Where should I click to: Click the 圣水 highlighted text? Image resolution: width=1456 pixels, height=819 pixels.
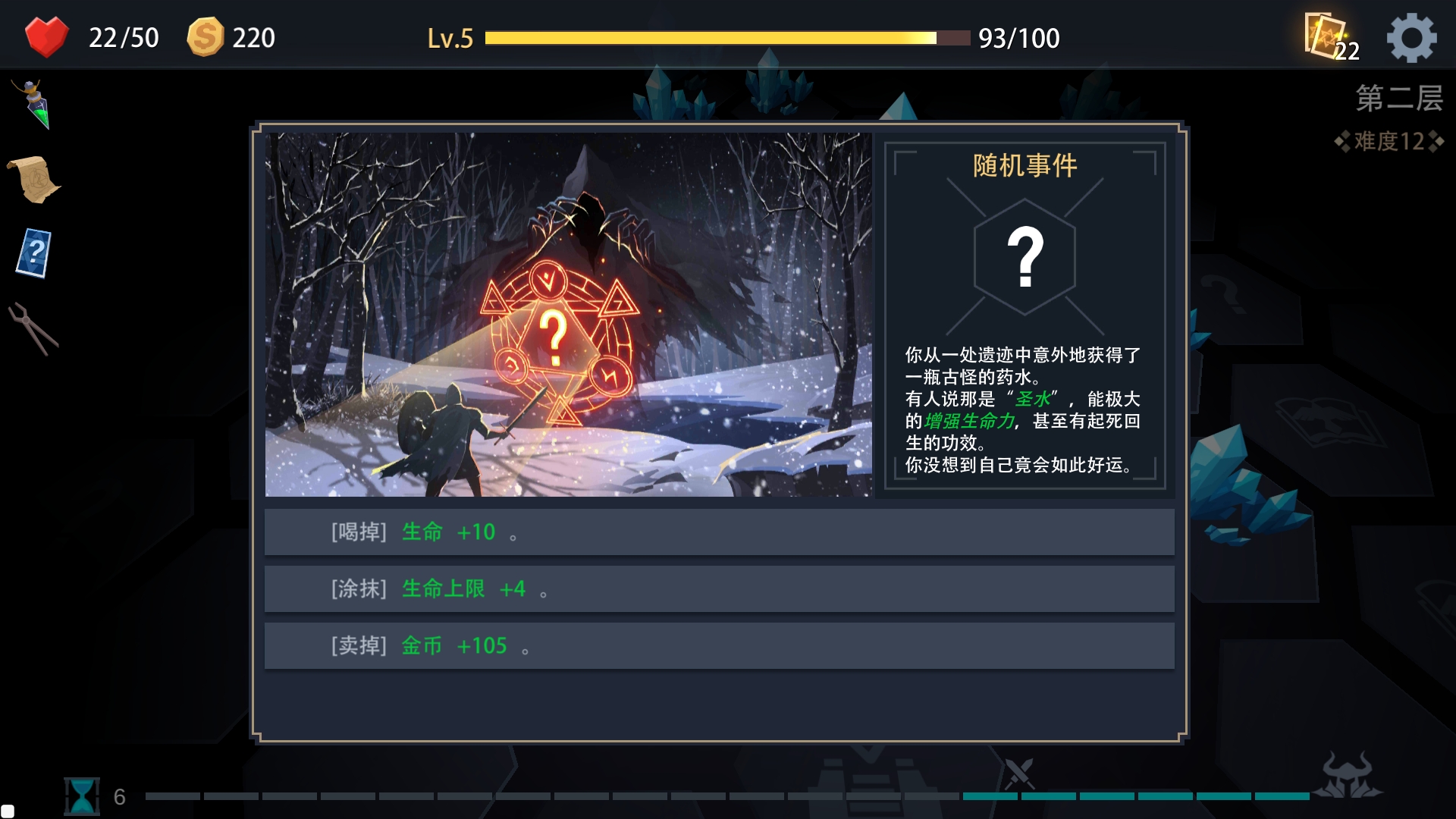point(1032,400)
